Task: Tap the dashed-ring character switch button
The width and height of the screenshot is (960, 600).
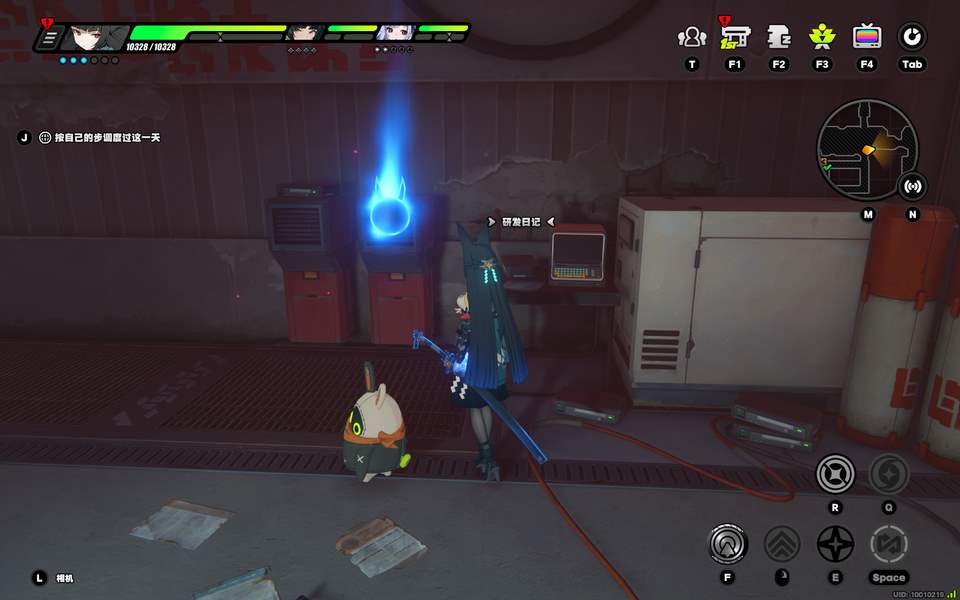Action: (888, 544)
